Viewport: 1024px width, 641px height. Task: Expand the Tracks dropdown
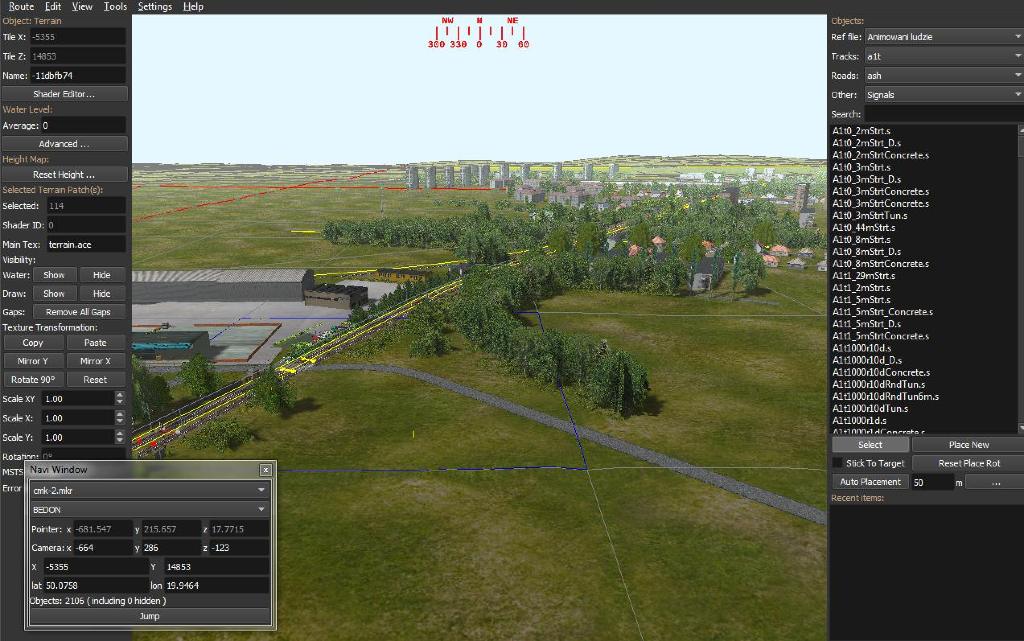942,57
